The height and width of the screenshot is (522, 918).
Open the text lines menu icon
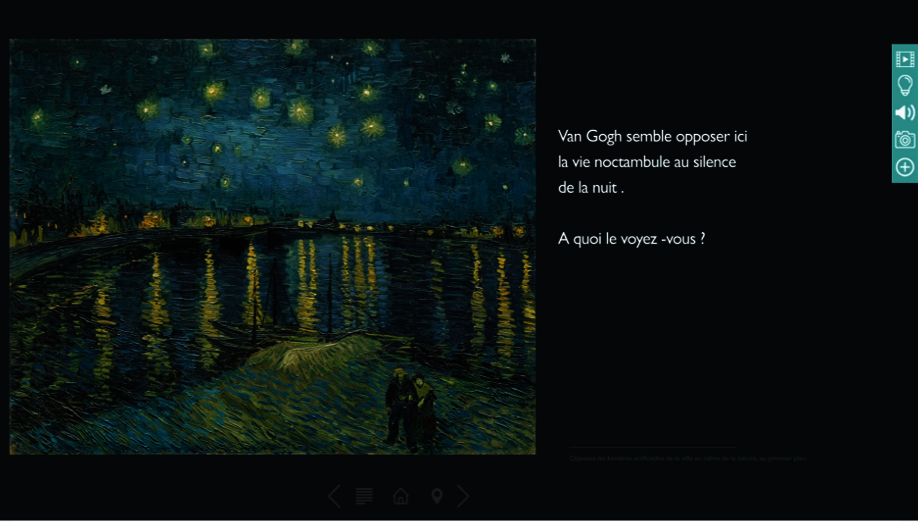pyautogui.click(x=365, y=496)
